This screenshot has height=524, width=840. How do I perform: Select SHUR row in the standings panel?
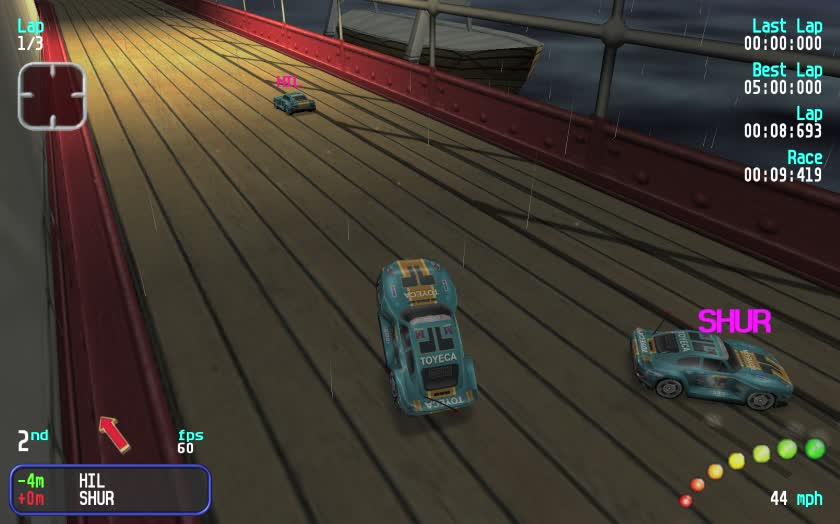tap(110, 498)
